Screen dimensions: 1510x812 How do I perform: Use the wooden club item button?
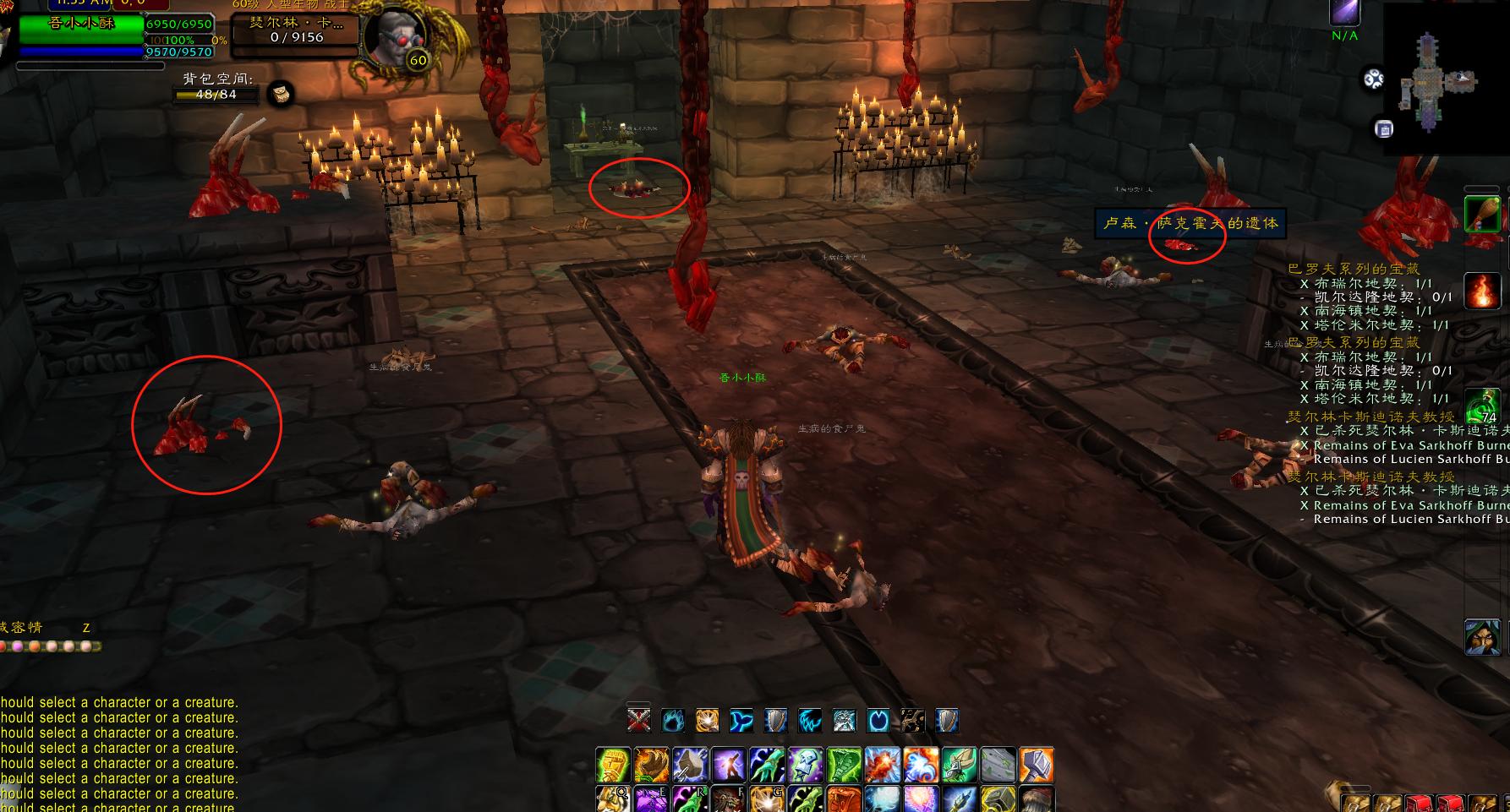pyautogui.click(x=1482, y=212)
